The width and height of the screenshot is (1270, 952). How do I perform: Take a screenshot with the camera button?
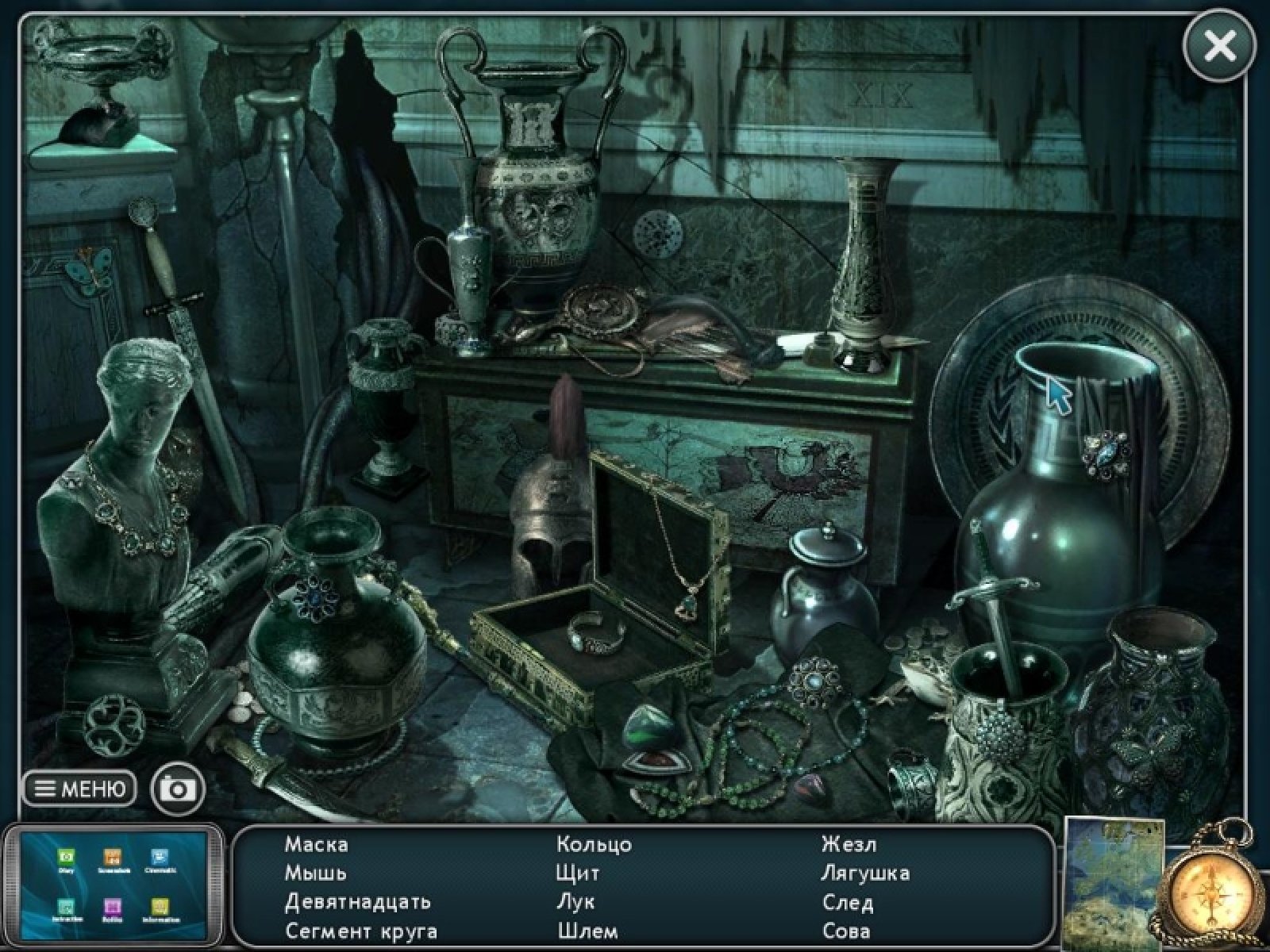point(178,789)
